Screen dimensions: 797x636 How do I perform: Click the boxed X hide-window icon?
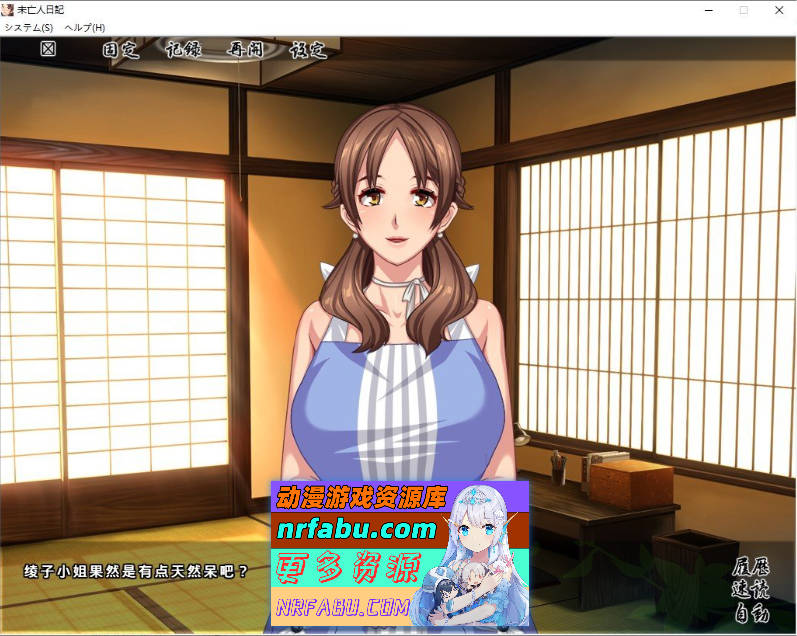click(x=48, y=49)
